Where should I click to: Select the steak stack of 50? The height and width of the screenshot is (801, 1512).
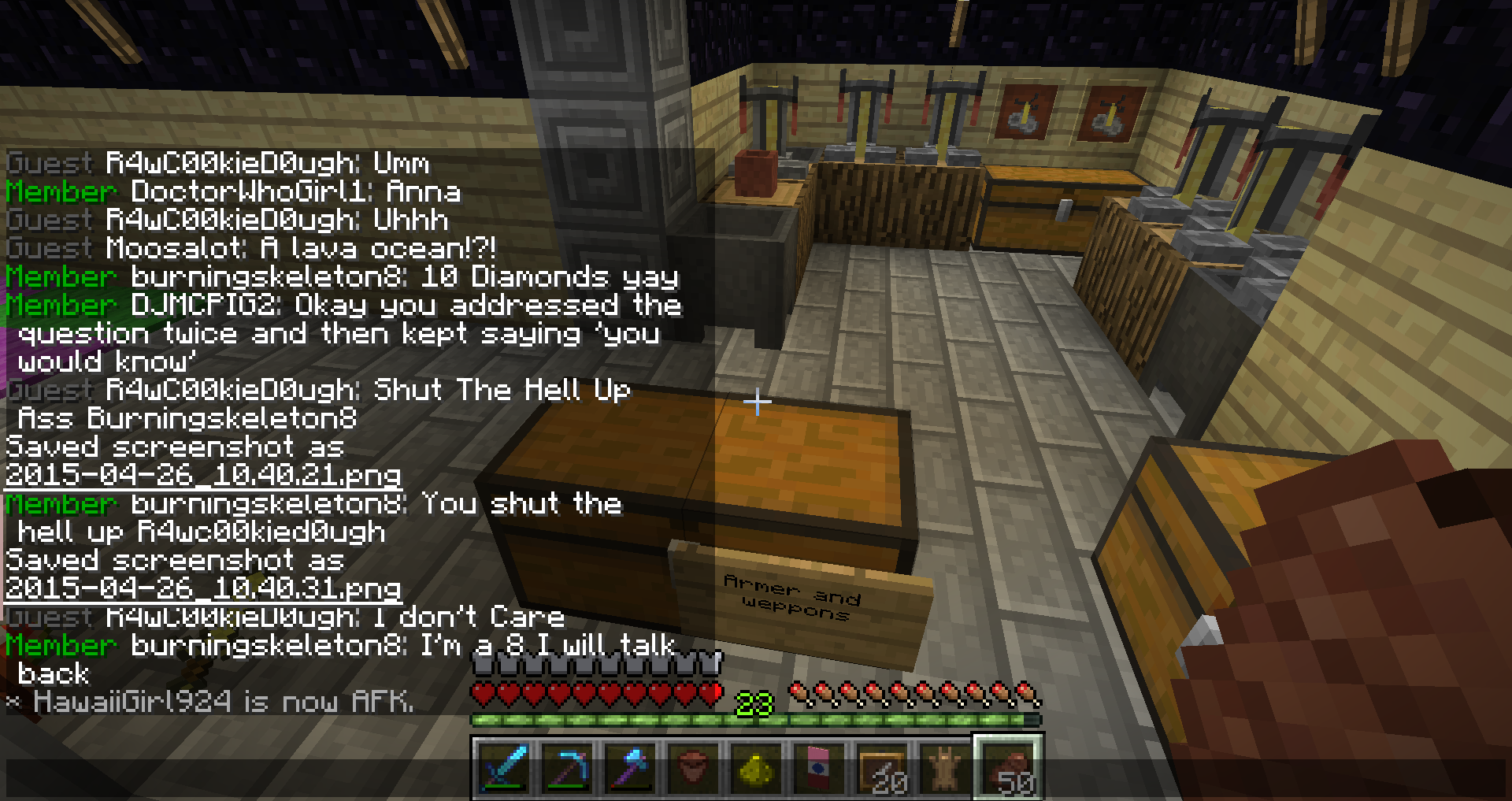[x=1009, y=767]
